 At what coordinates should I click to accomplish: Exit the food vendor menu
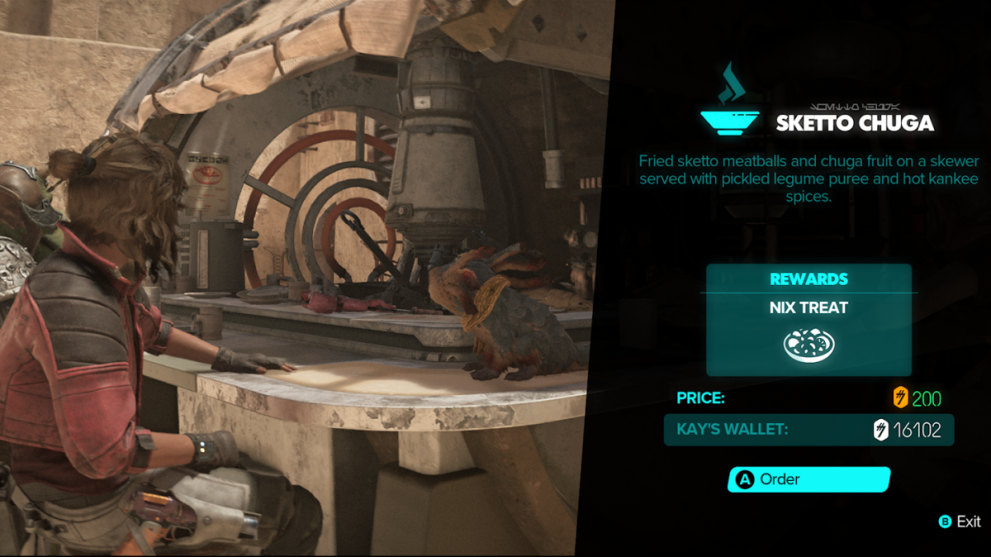click(x=958, y=522)
